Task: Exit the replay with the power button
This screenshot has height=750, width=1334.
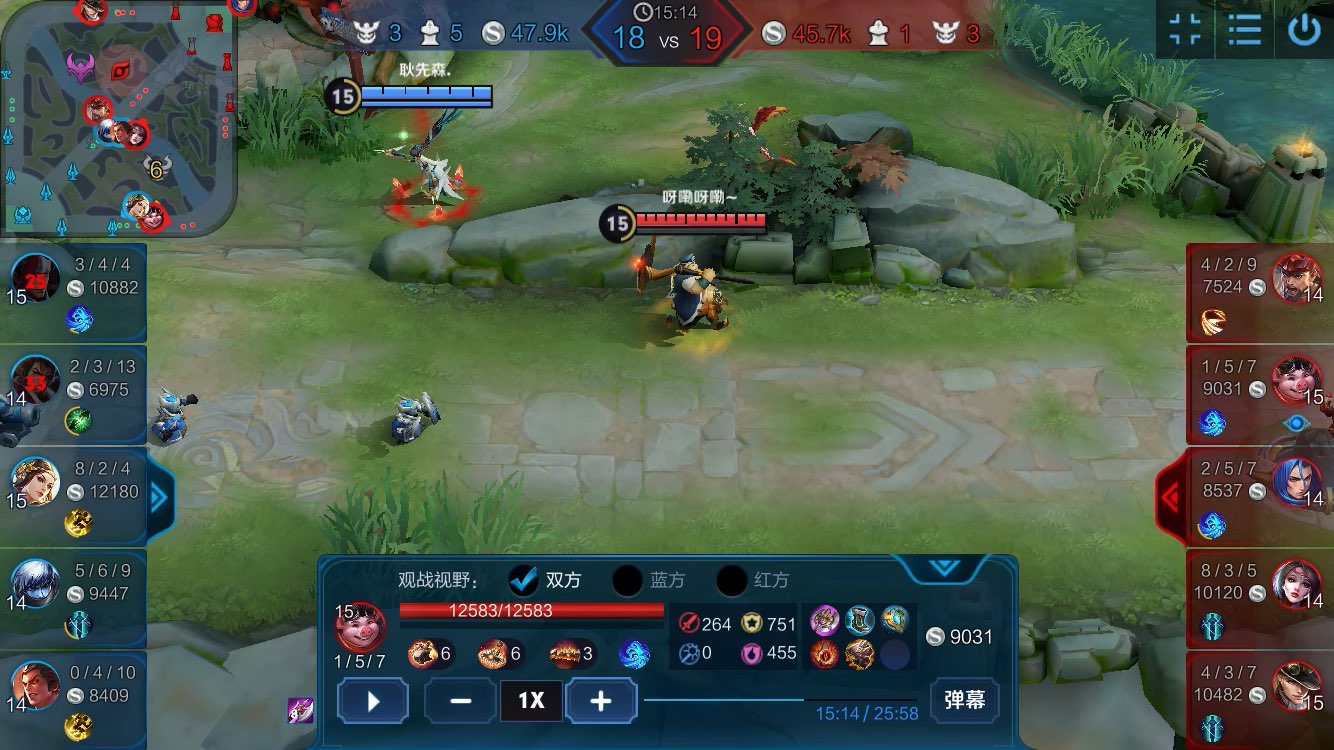Action: coord(1304,30)
